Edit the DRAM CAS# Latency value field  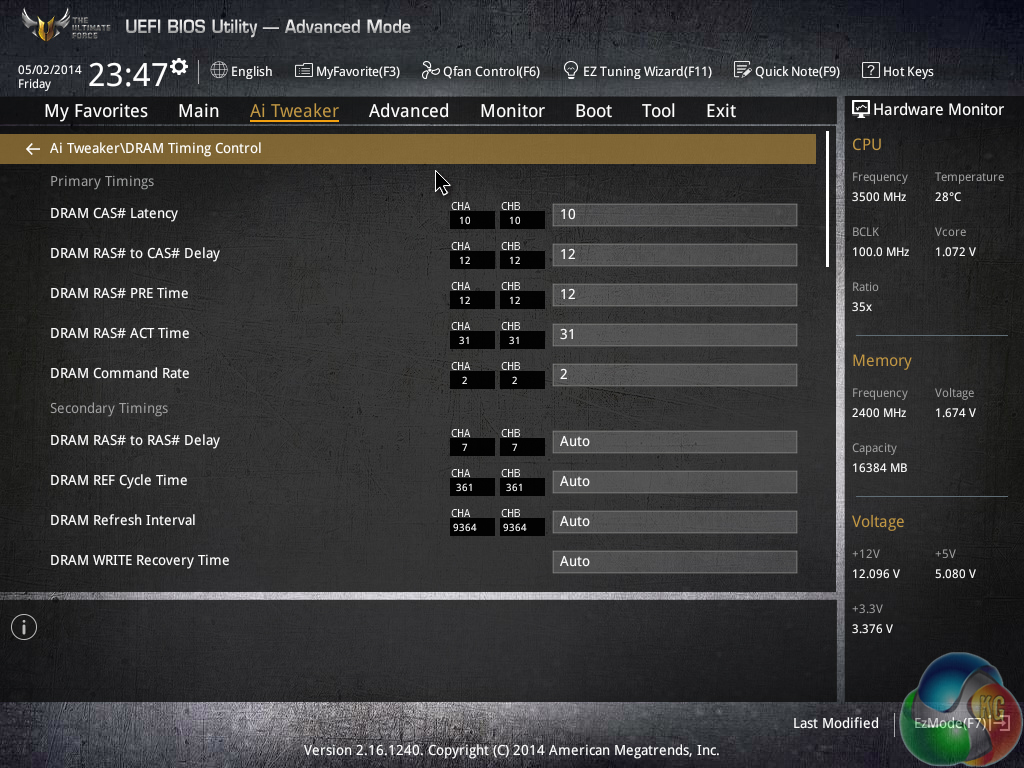pos(674,214)
